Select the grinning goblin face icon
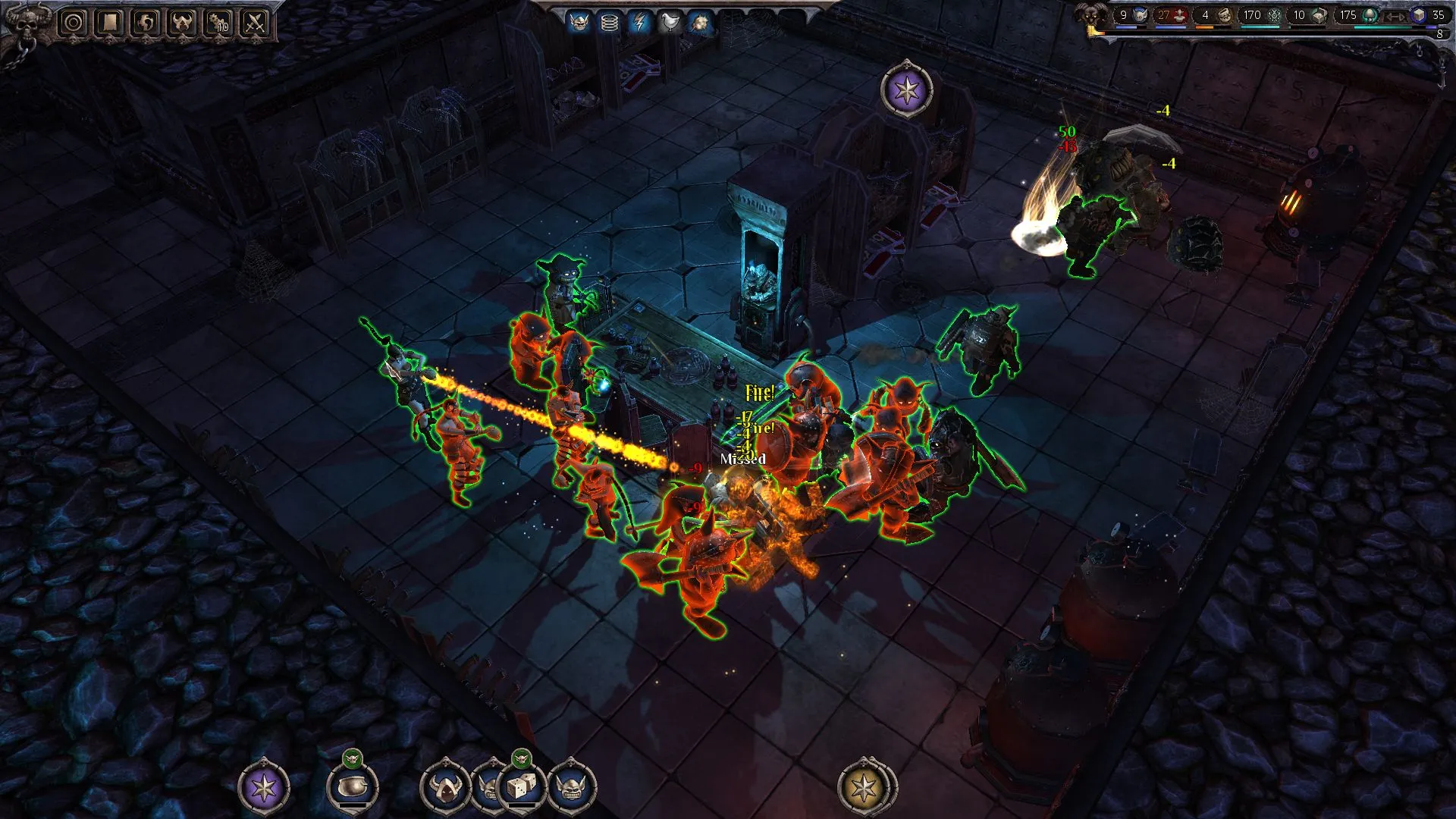The image size is (1456, 819). coord(572,788)
